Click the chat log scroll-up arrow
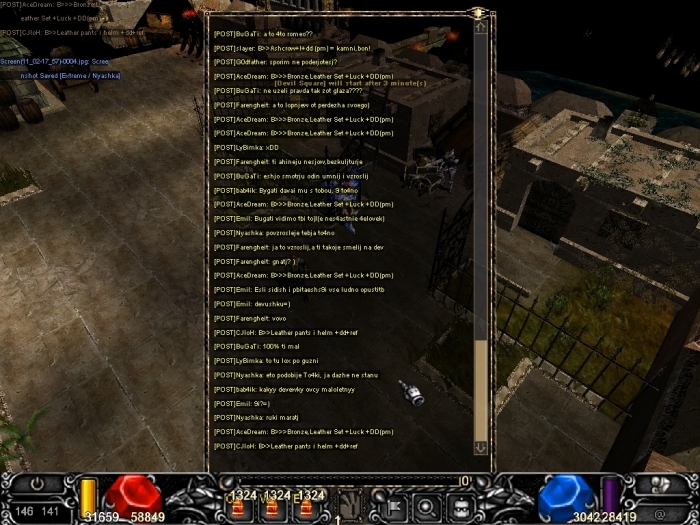700x525 pixels. [x=480, y=27]
